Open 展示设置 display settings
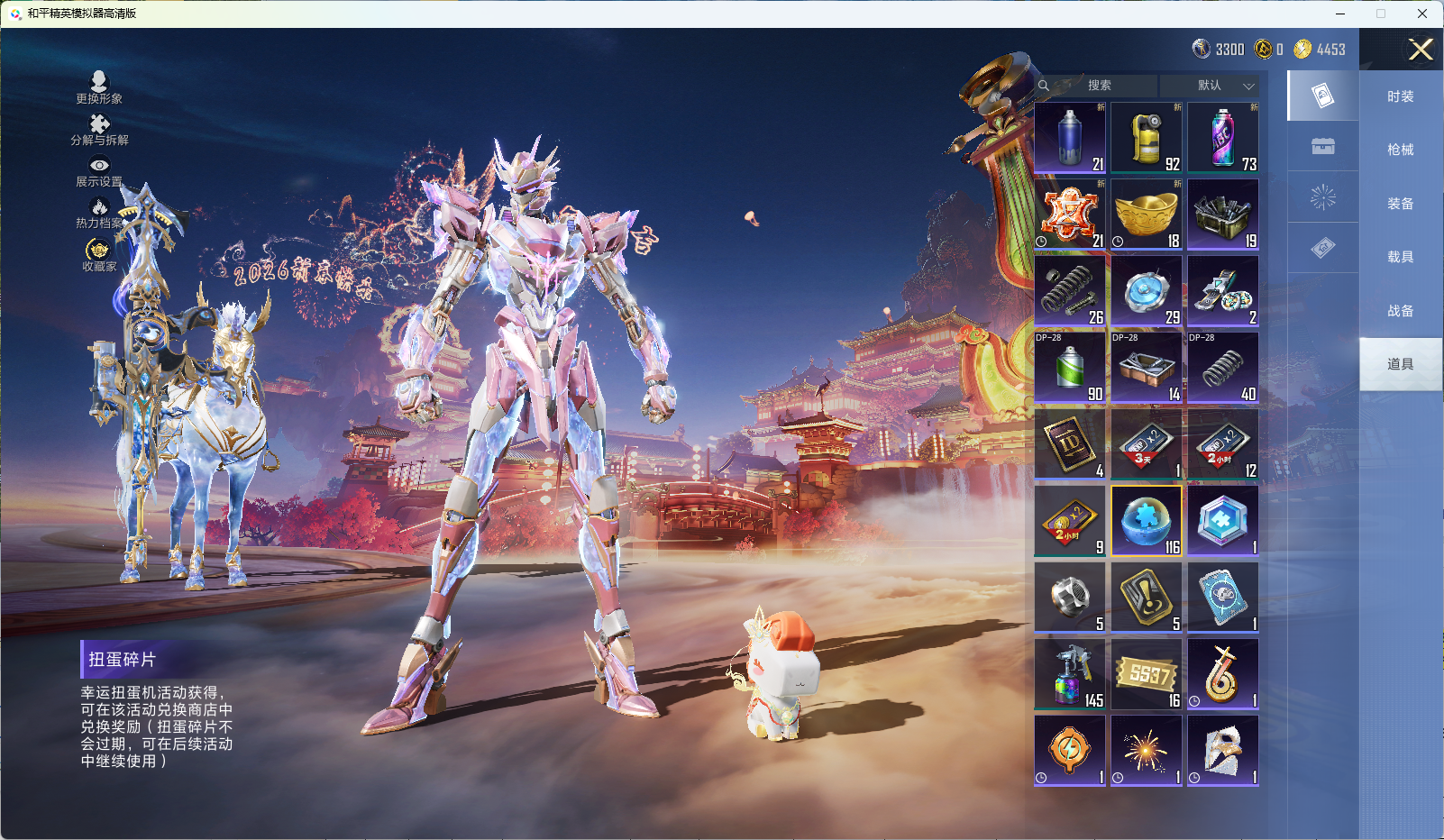The width and height of the screenshot is (1444, 840). (99, 171)
